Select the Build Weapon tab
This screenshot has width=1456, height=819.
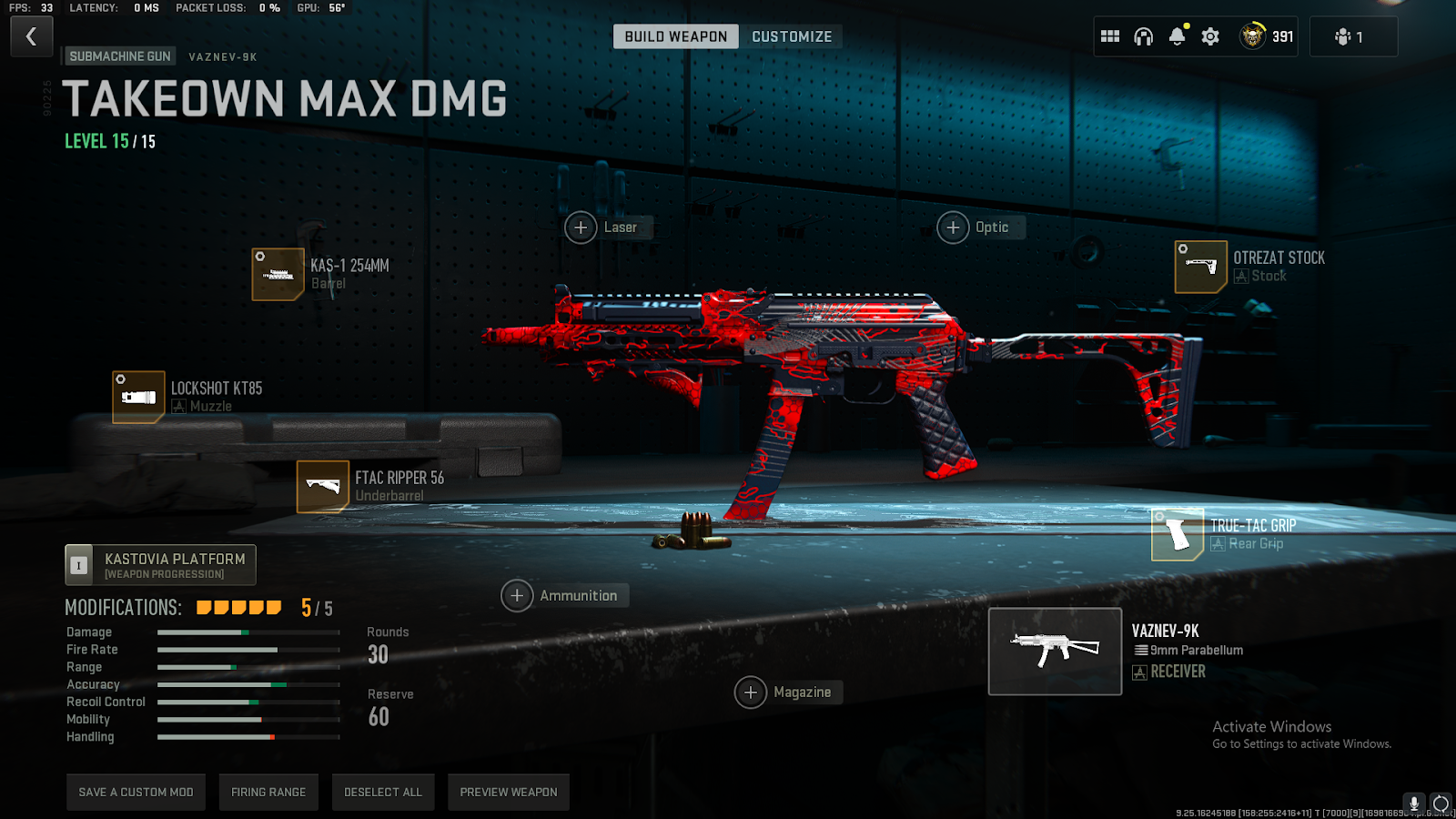click(675, 36)
